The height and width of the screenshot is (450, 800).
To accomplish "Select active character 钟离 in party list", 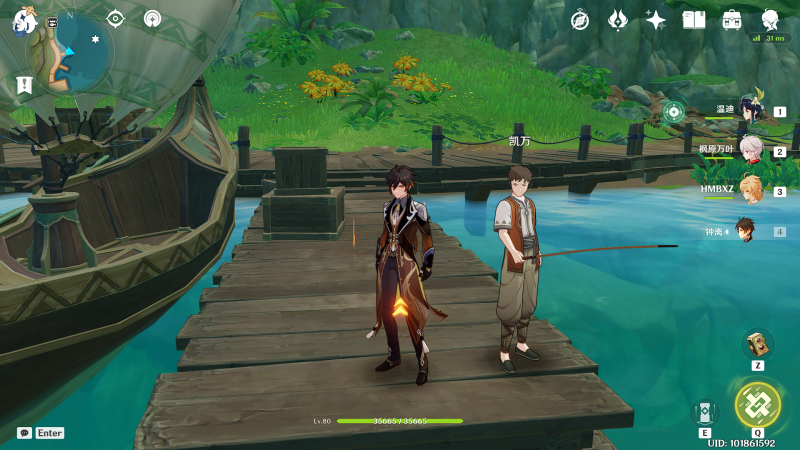I will [746, 231].
